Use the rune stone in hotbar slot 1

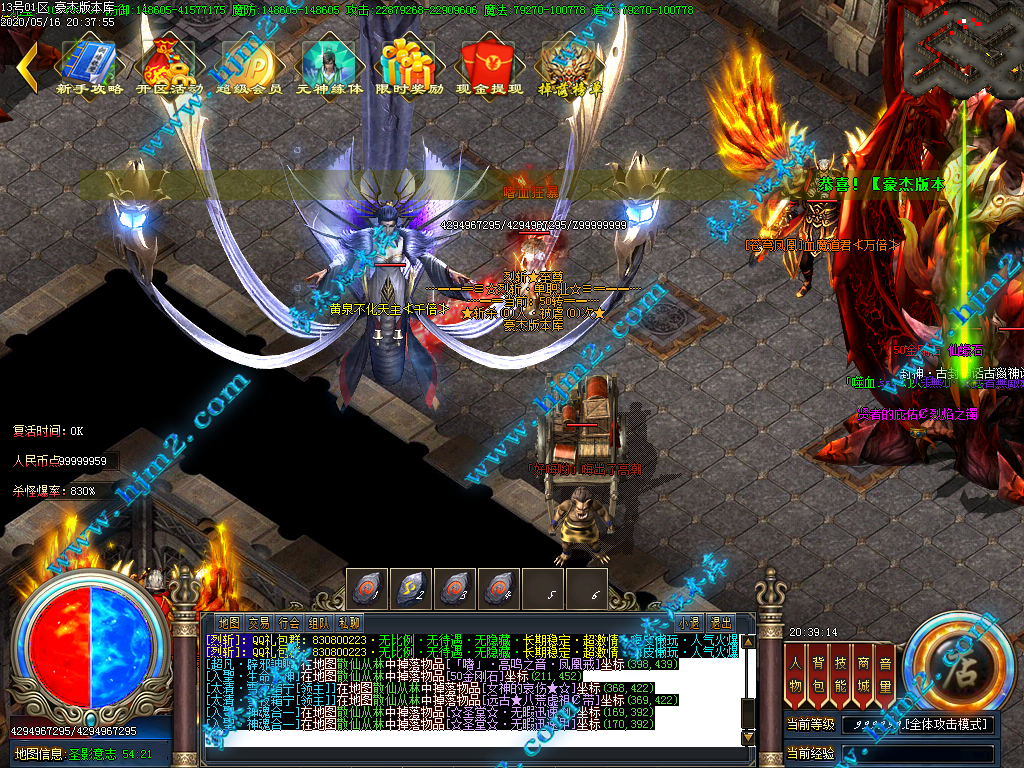[367, 587]
